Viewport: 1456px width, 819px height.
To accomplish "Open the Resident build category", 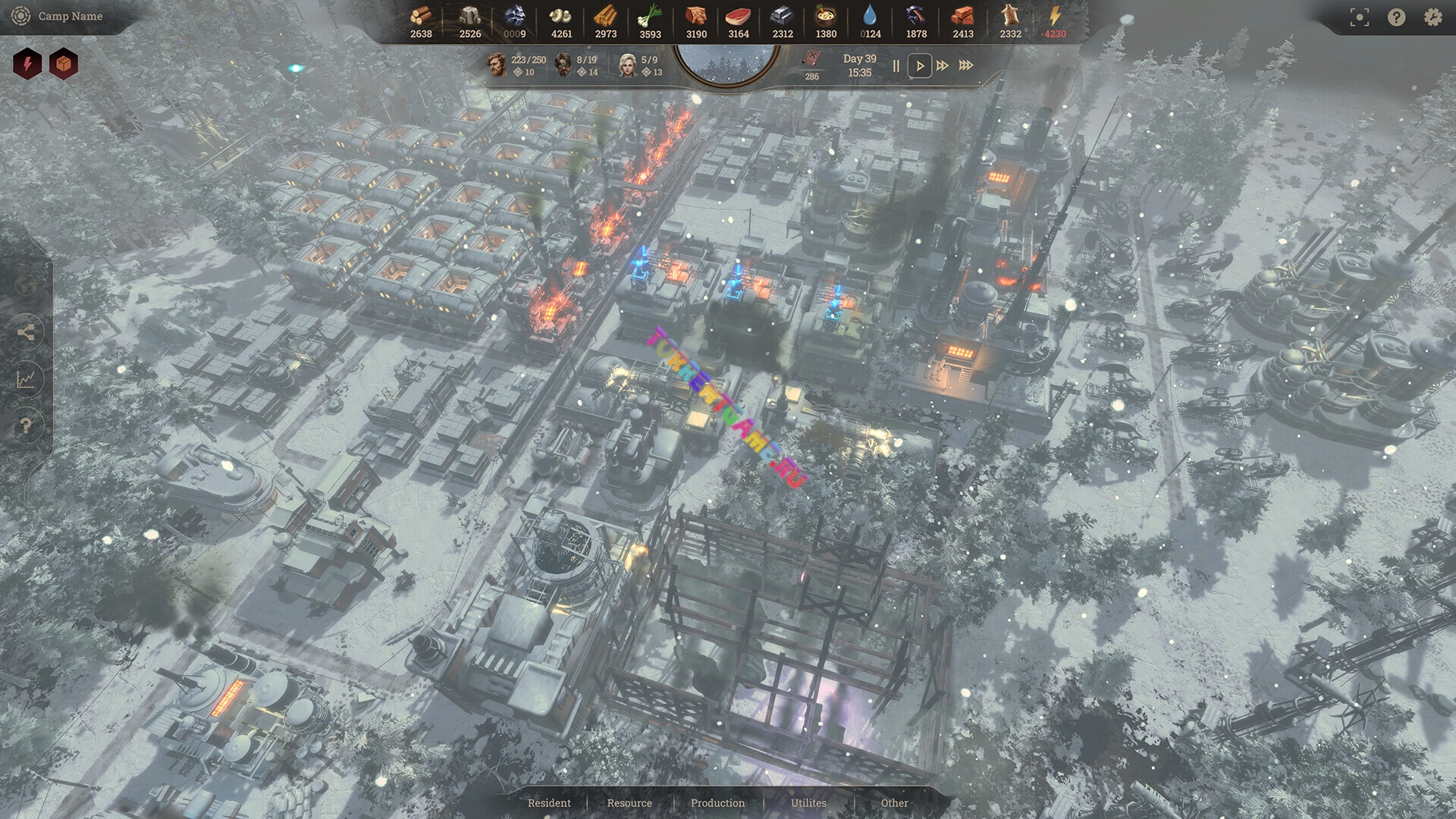I will click(x=549, y=803).
